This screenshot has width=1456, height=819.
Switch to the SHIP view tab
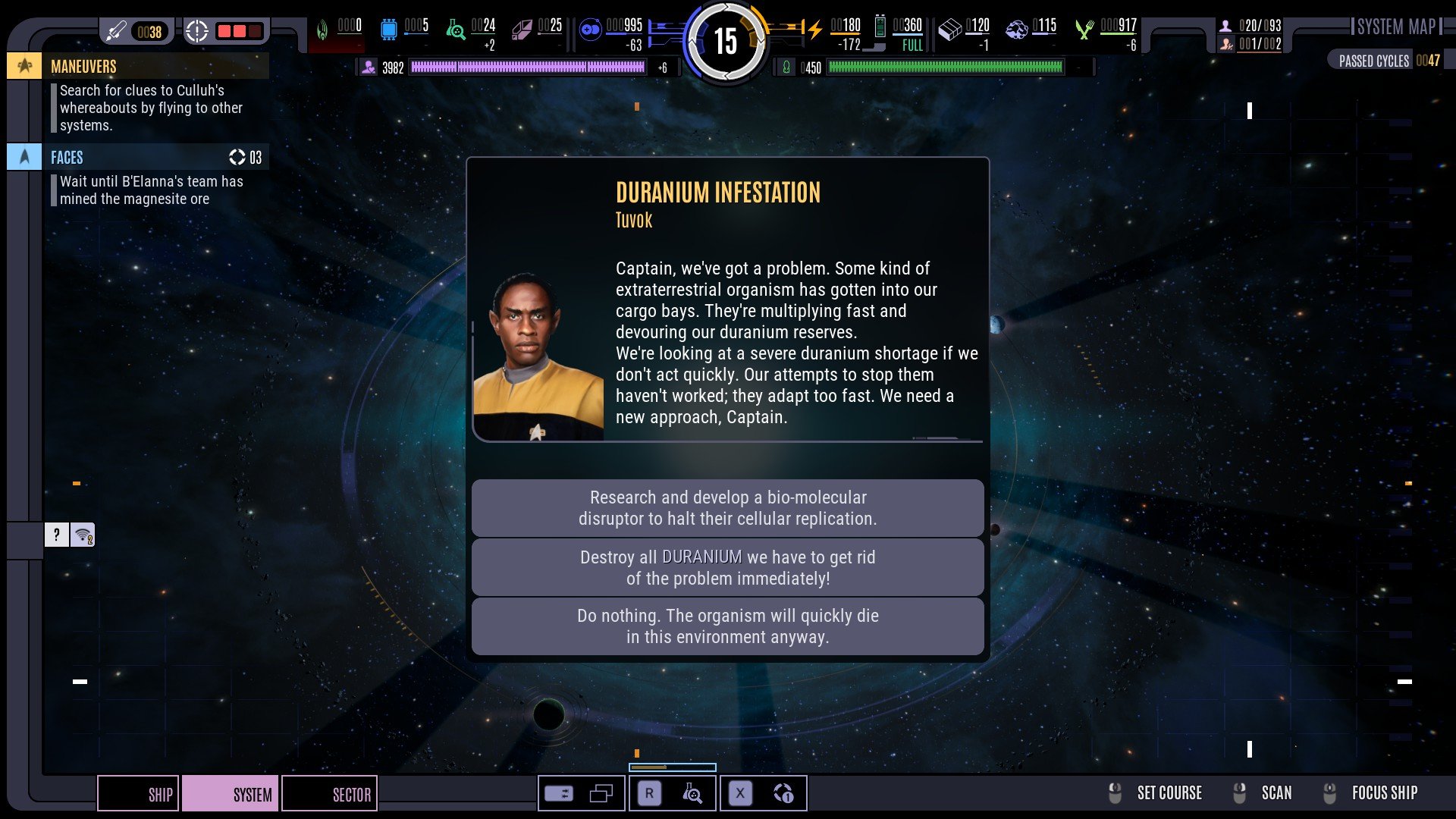click(139, 794)
